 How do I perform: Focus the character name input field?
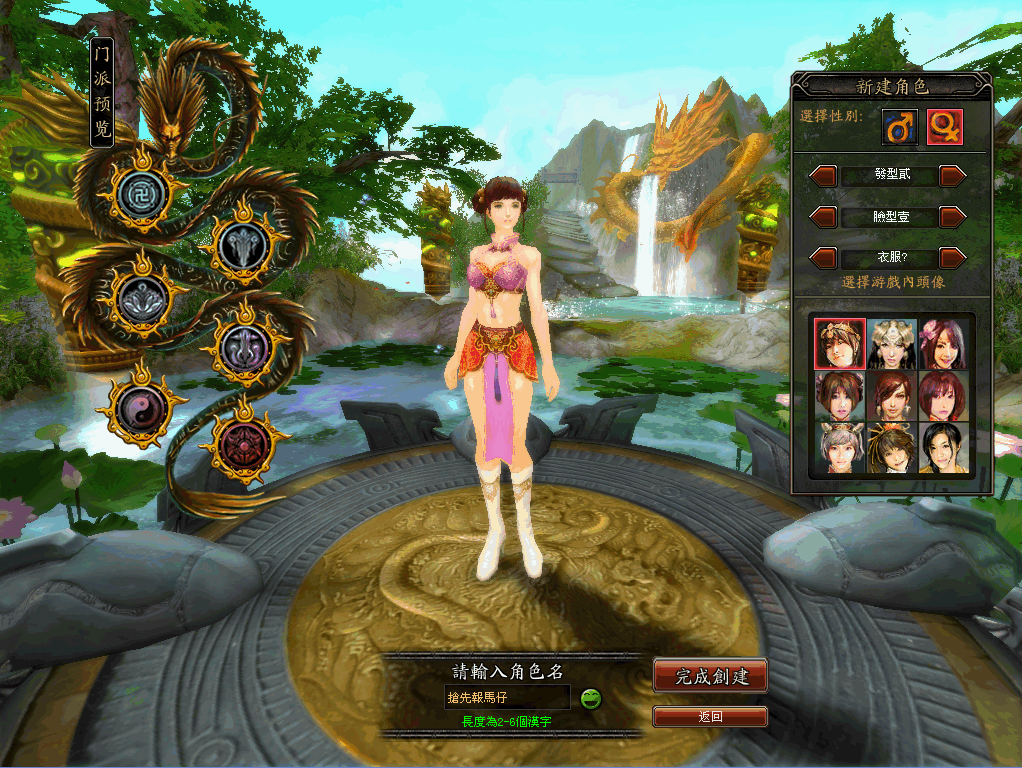pyautogui.click(x=507, y=697)
